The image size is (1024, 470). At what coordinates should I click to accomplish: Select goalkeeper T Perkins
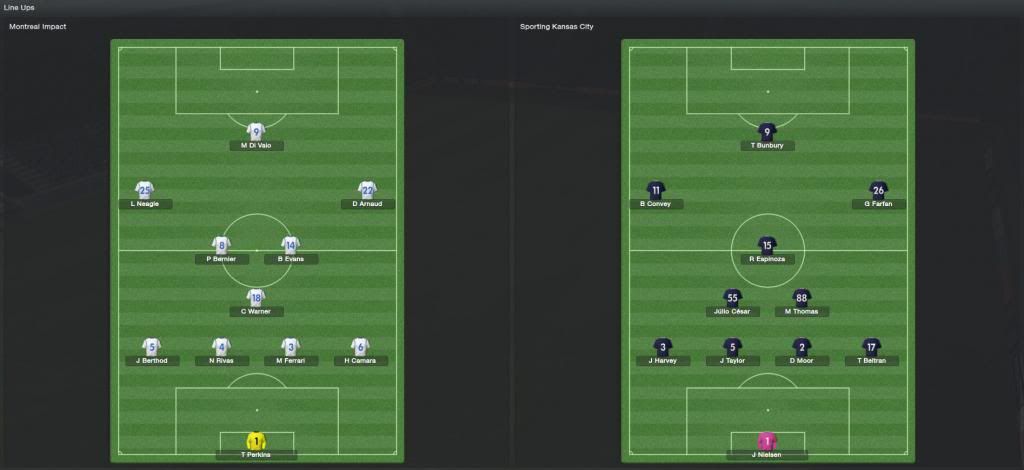point(256,441)
